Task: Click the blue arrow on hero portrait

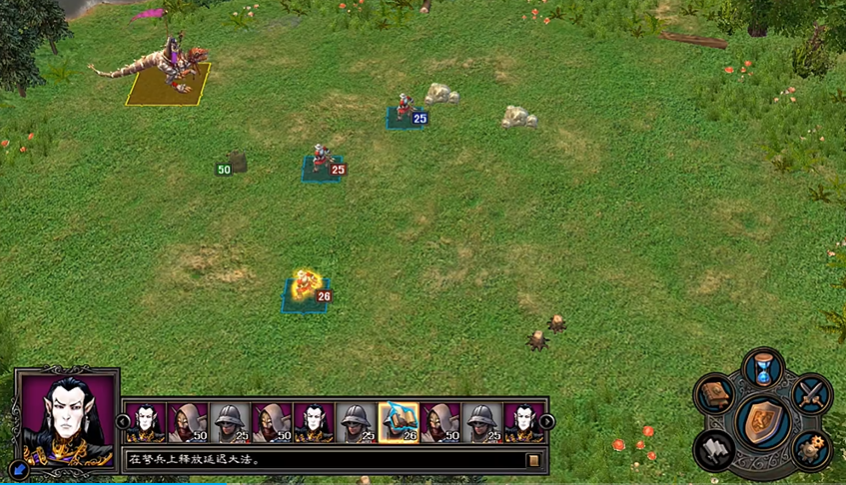Action: [18, 467]
